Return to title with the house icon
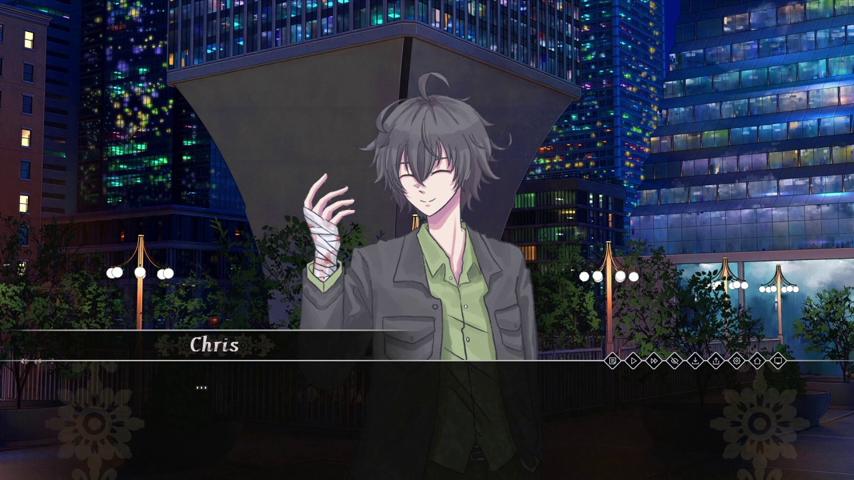The width and height of the screenshot is (854, 480). click(x=757, y=361)
